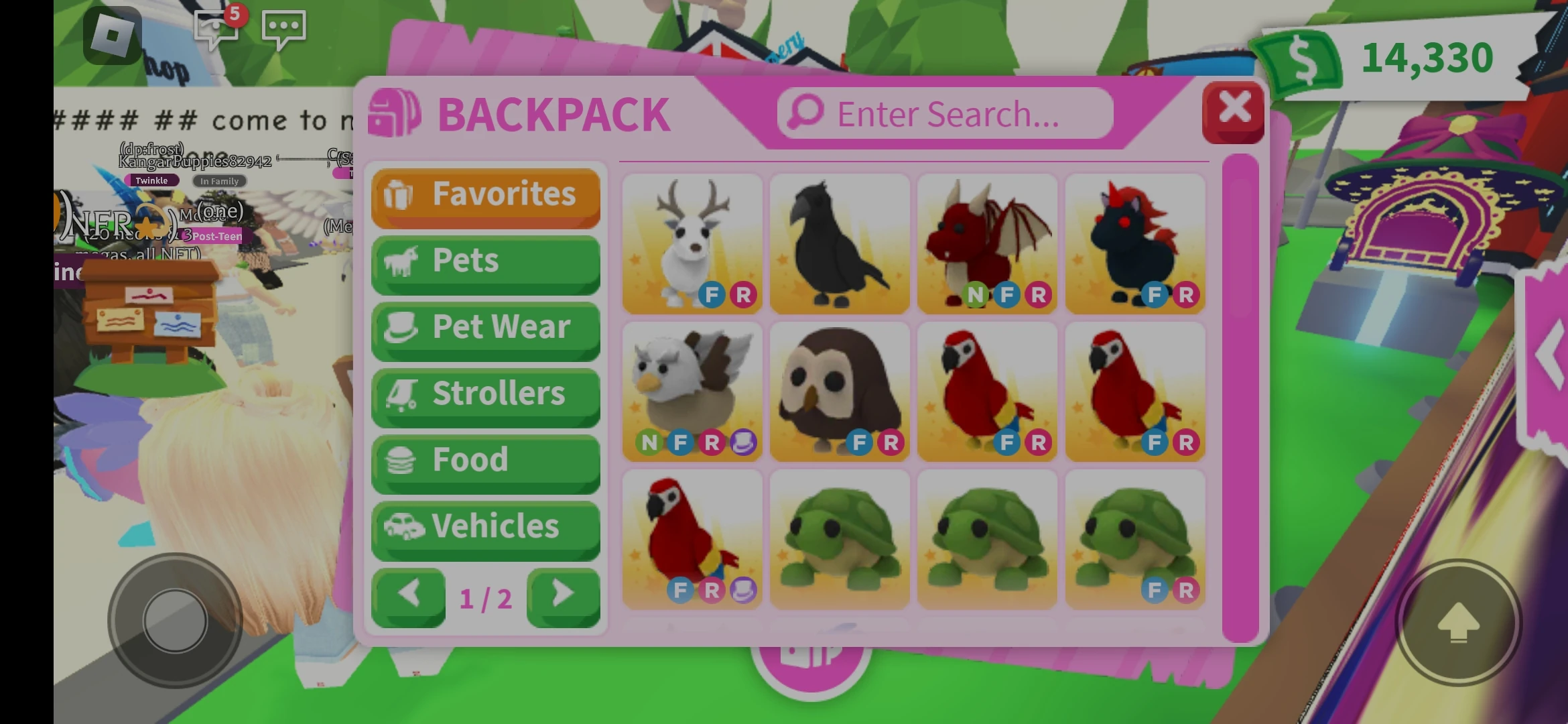Screen dimensions: 1568x724
Task: Select the Strollers category
Action: [485, 394]
